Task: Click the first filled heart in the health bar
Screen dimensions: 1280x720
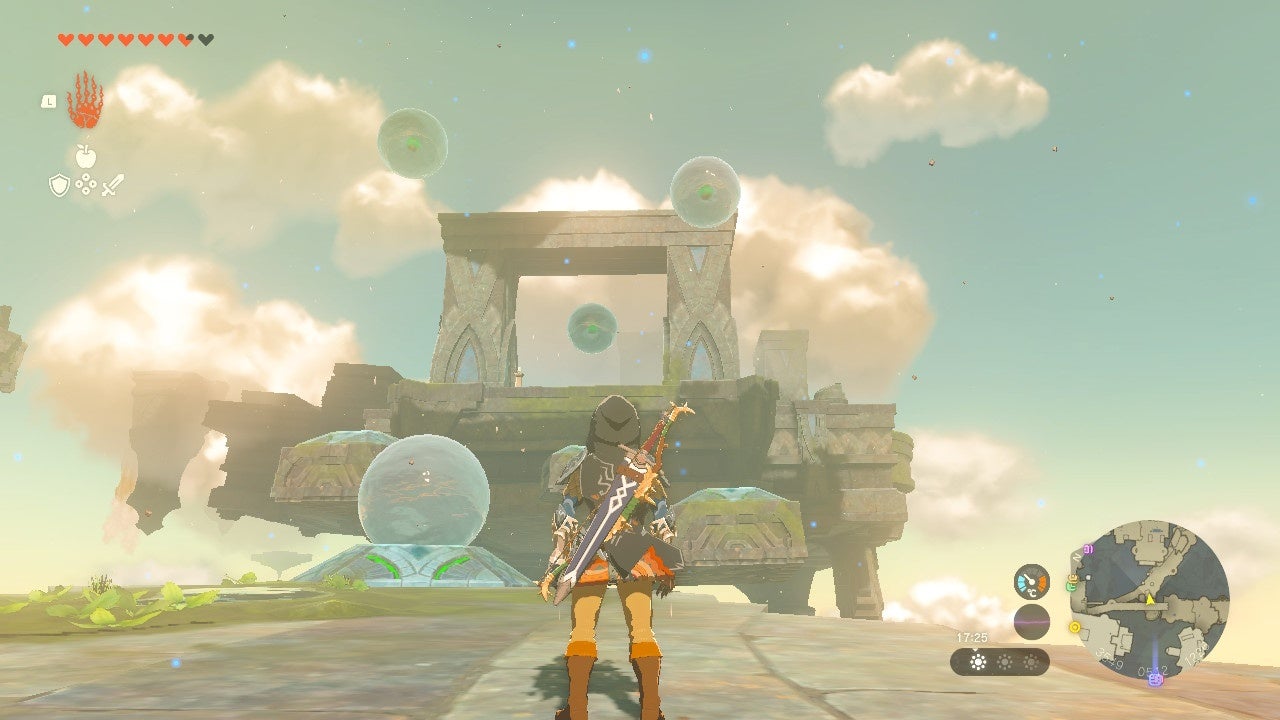Action: [x=65, y=38]
